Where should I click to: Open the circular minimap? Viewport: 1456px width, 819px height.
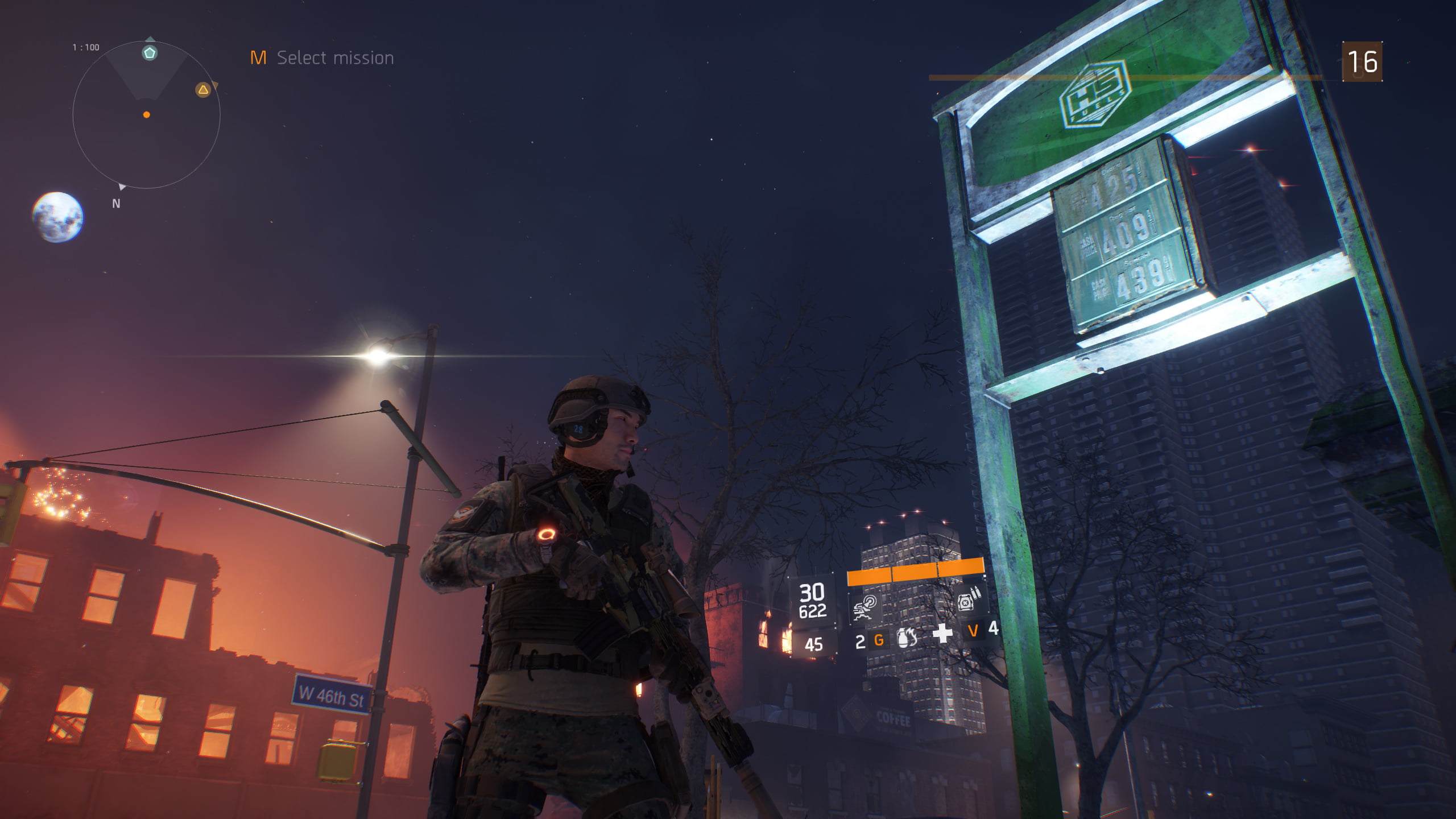point(146,115)
